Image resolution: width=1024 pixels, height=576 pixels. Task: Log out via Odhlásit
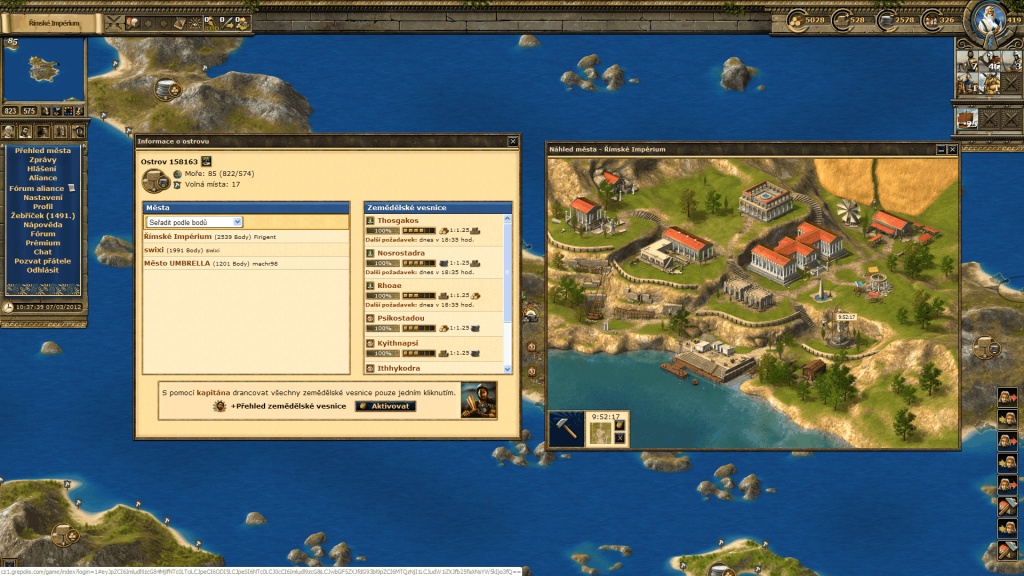tap(42, 270)
